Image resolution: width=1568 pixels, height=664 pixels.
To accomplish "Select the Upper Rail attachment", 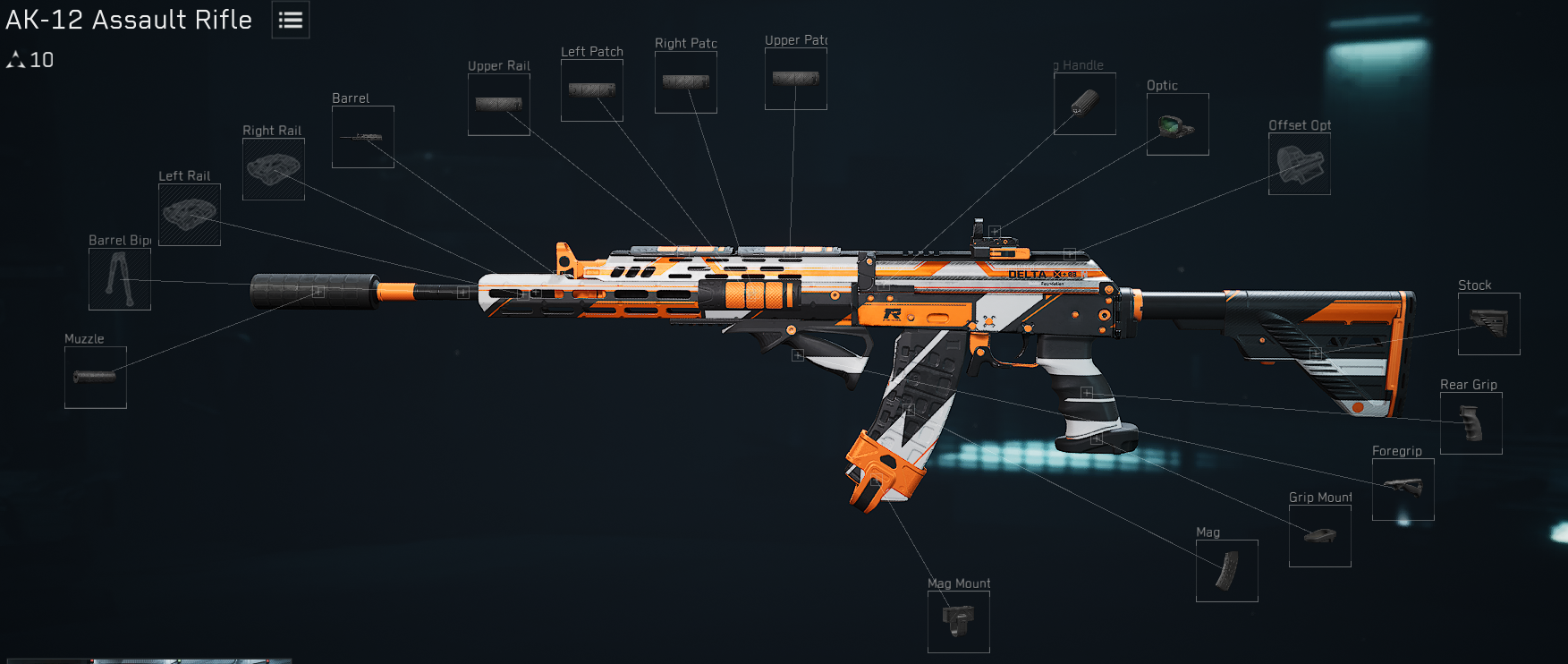I will point(499,103).
